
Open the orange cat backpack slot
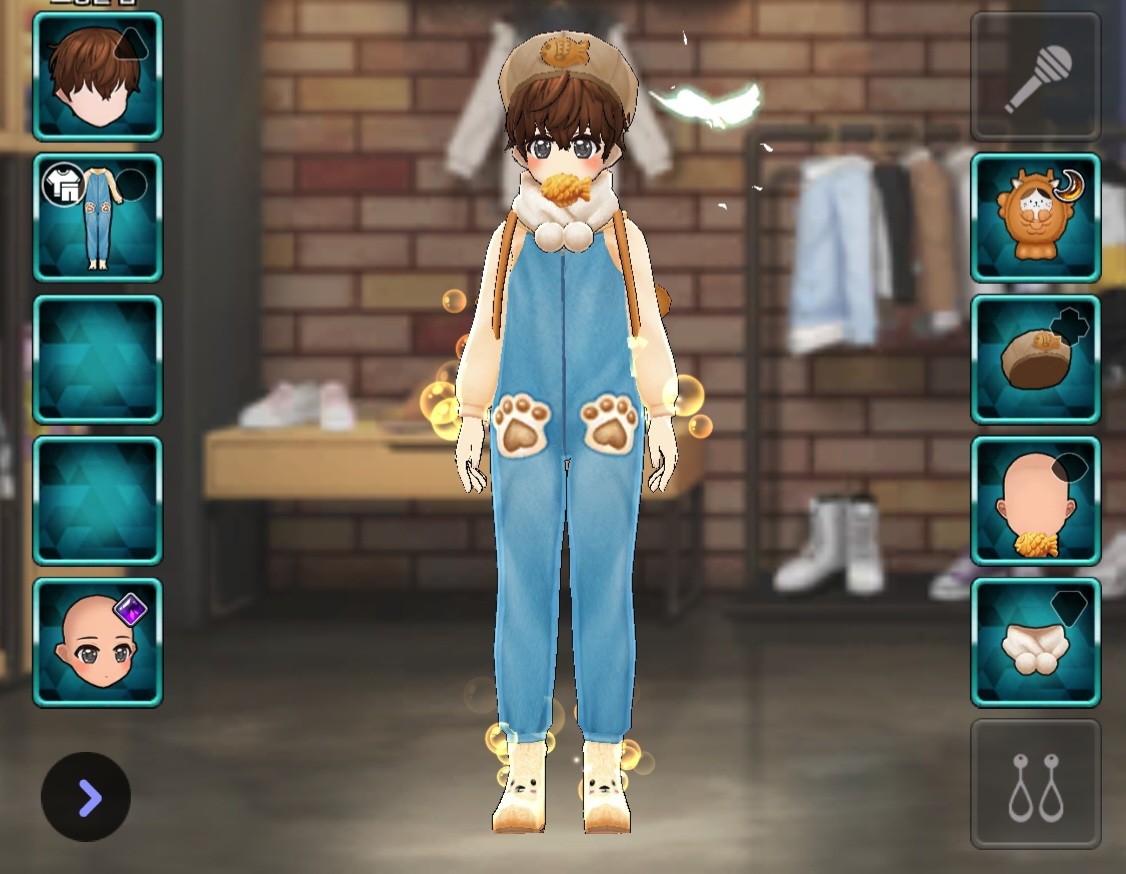pyautogui.click(x=1036, y=217)
